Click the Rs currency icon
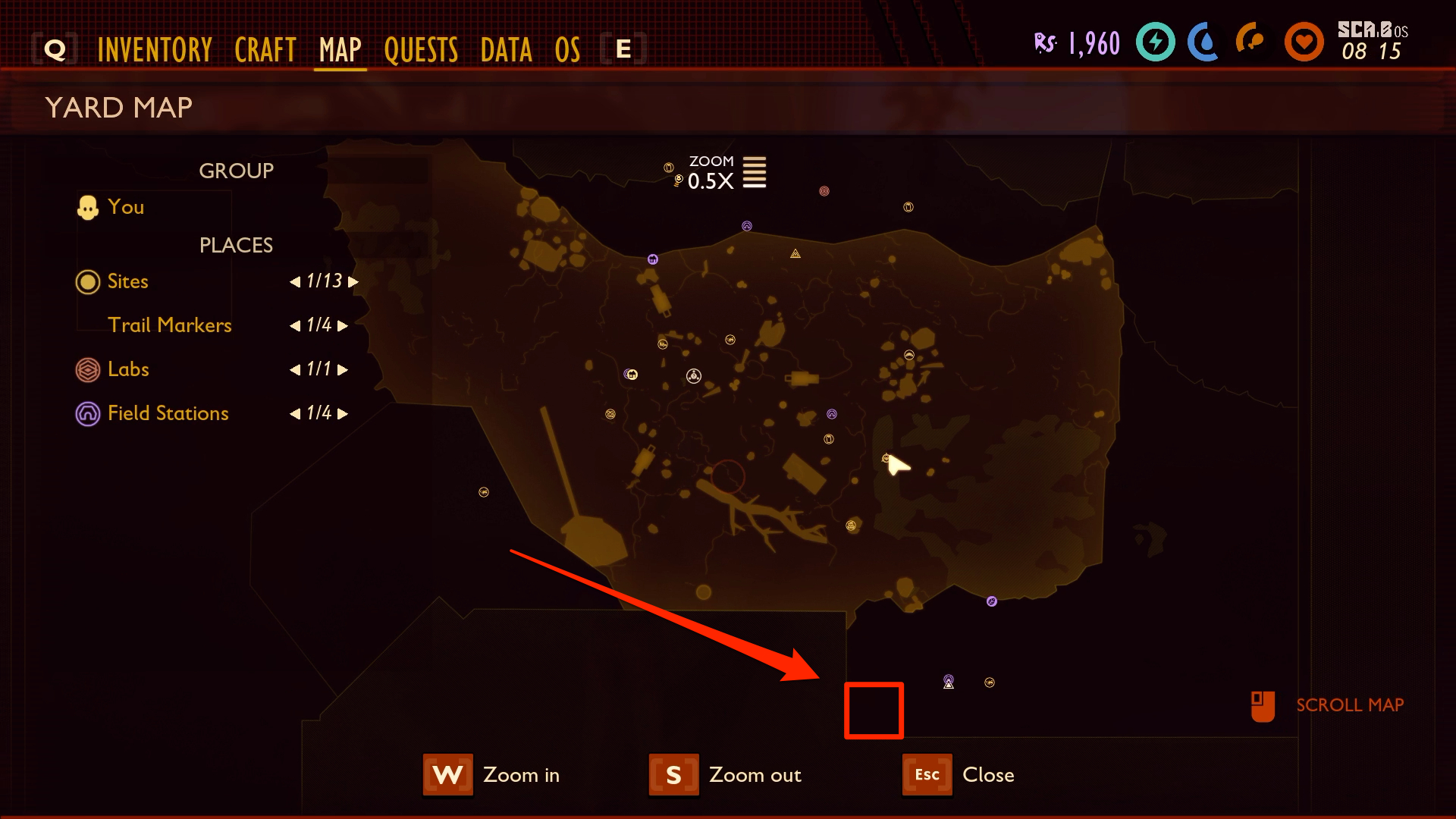The image size is (1456, 819). tap(1045, 43)
